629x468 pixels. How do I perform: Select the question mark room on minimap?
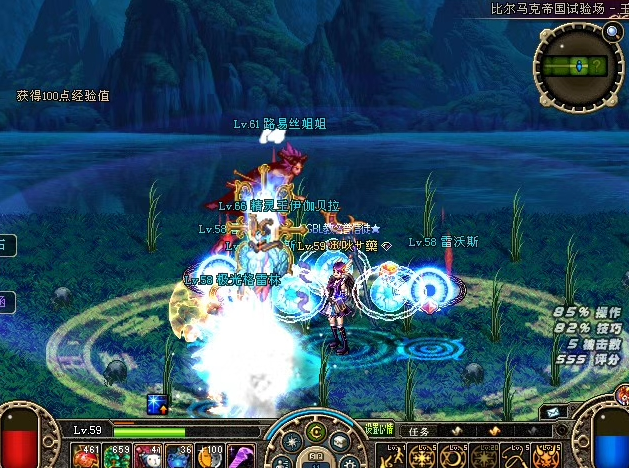click(597, 67)
